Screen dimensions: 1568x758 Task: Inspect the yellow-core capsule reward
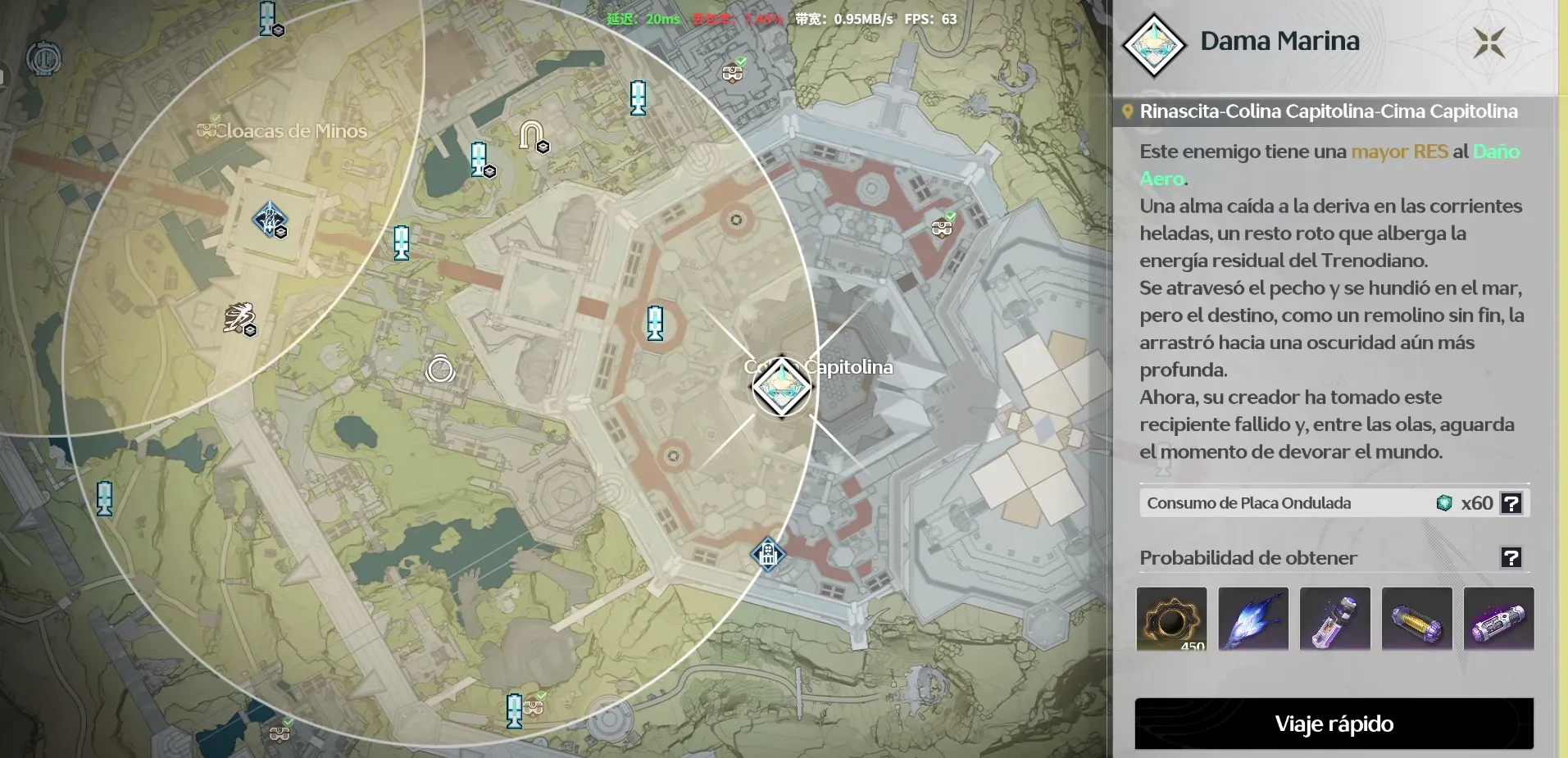(1416, 619)
